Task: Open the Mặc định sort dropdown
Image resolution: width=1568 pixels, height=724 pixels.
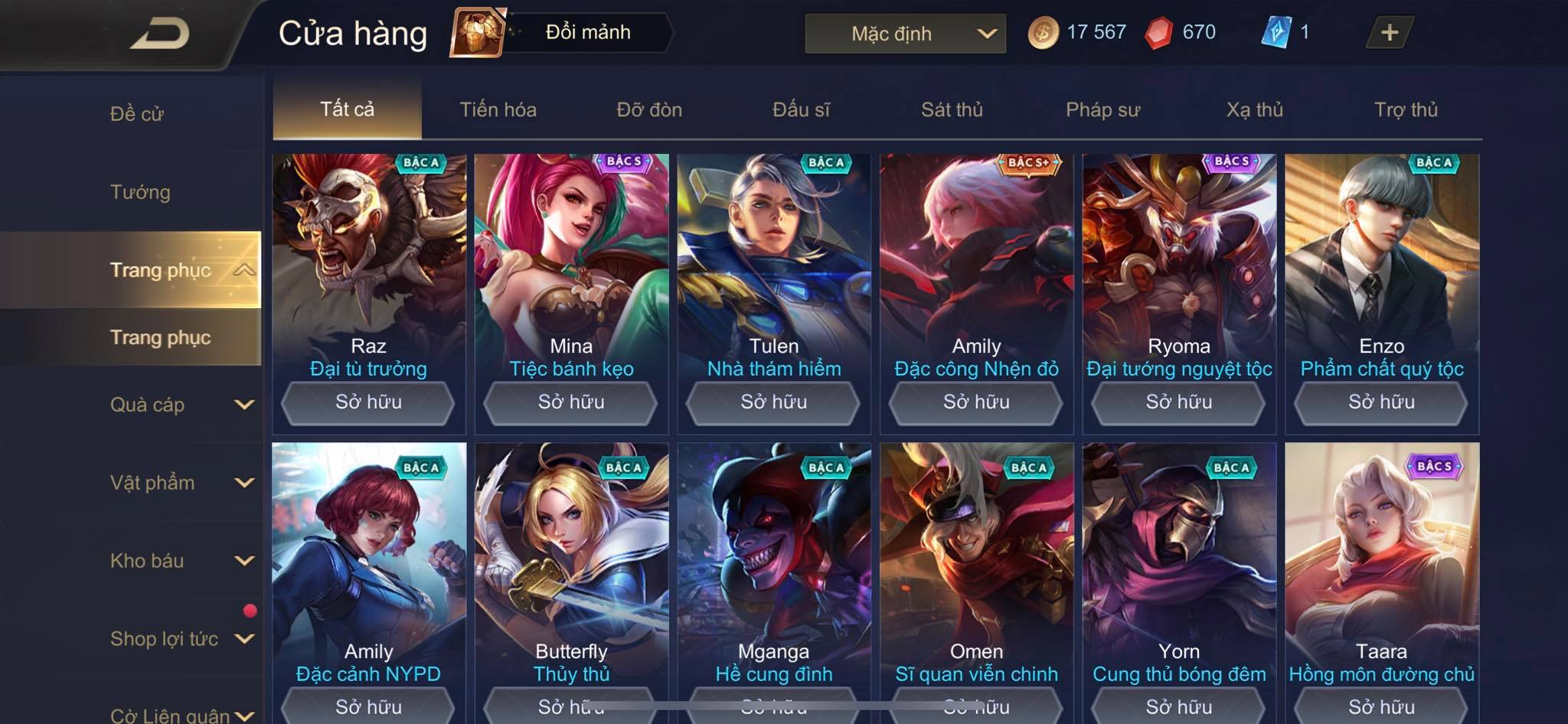Action: click(905, 34)
